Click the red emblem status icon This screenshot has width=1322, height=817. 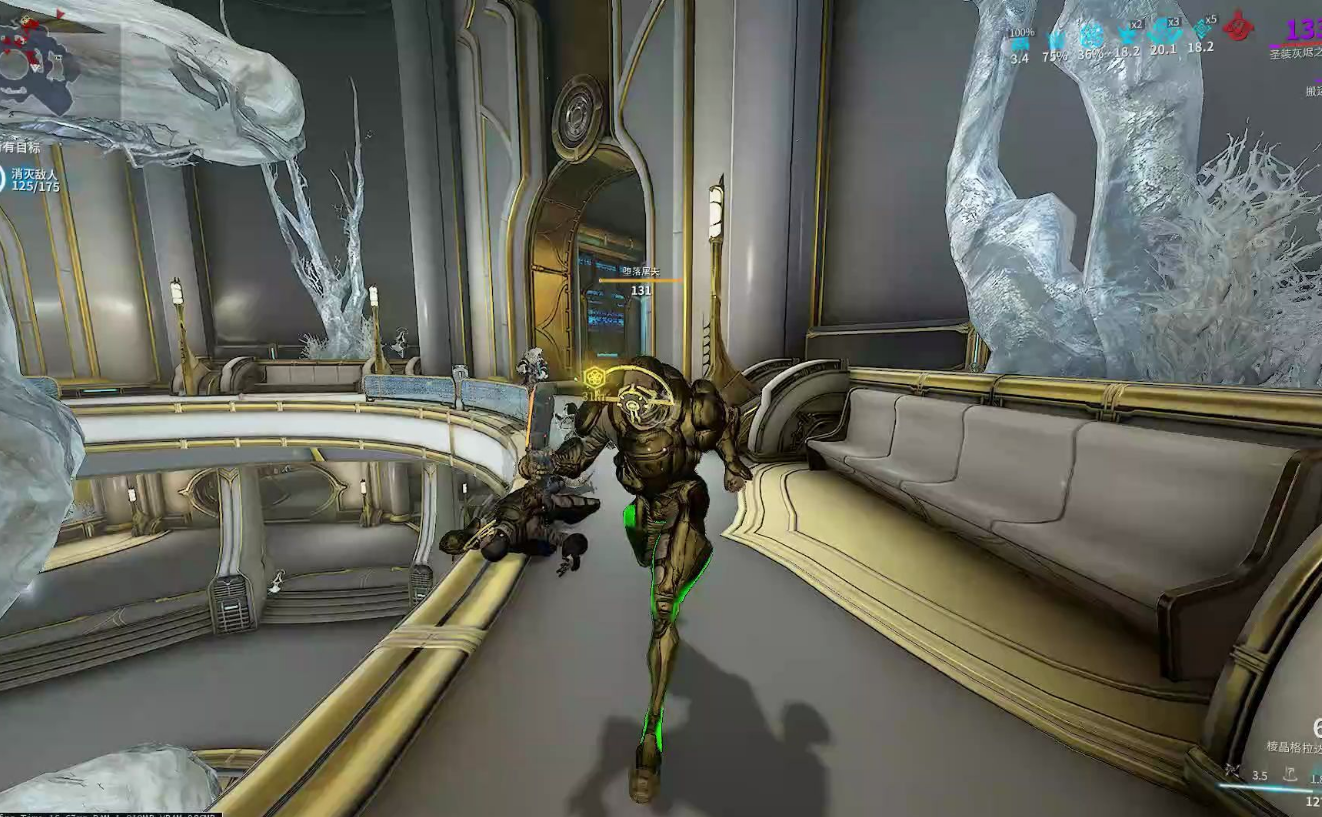pos(1239,26)
